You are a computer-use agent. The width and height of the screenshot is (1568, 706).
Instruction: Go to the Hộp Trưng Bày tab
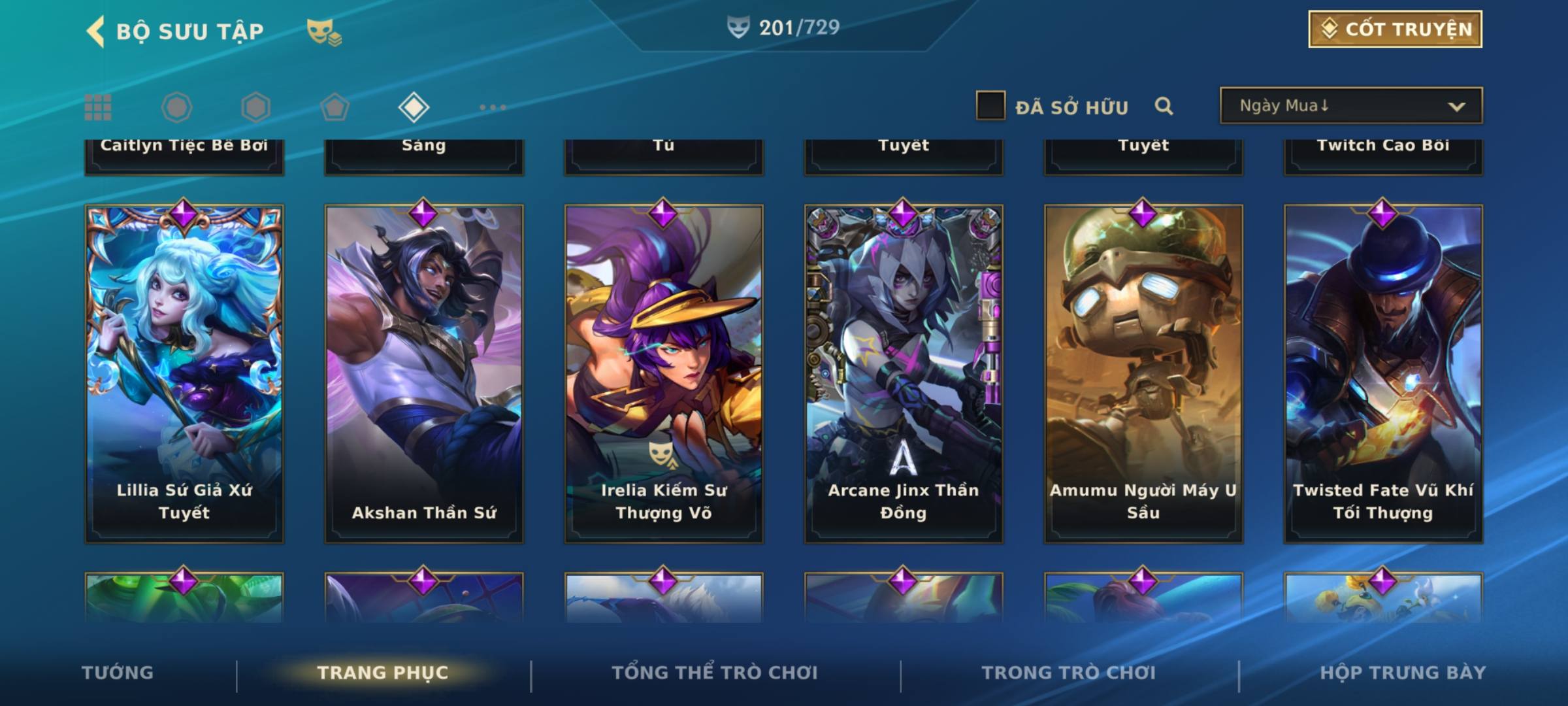[1403, 673]
